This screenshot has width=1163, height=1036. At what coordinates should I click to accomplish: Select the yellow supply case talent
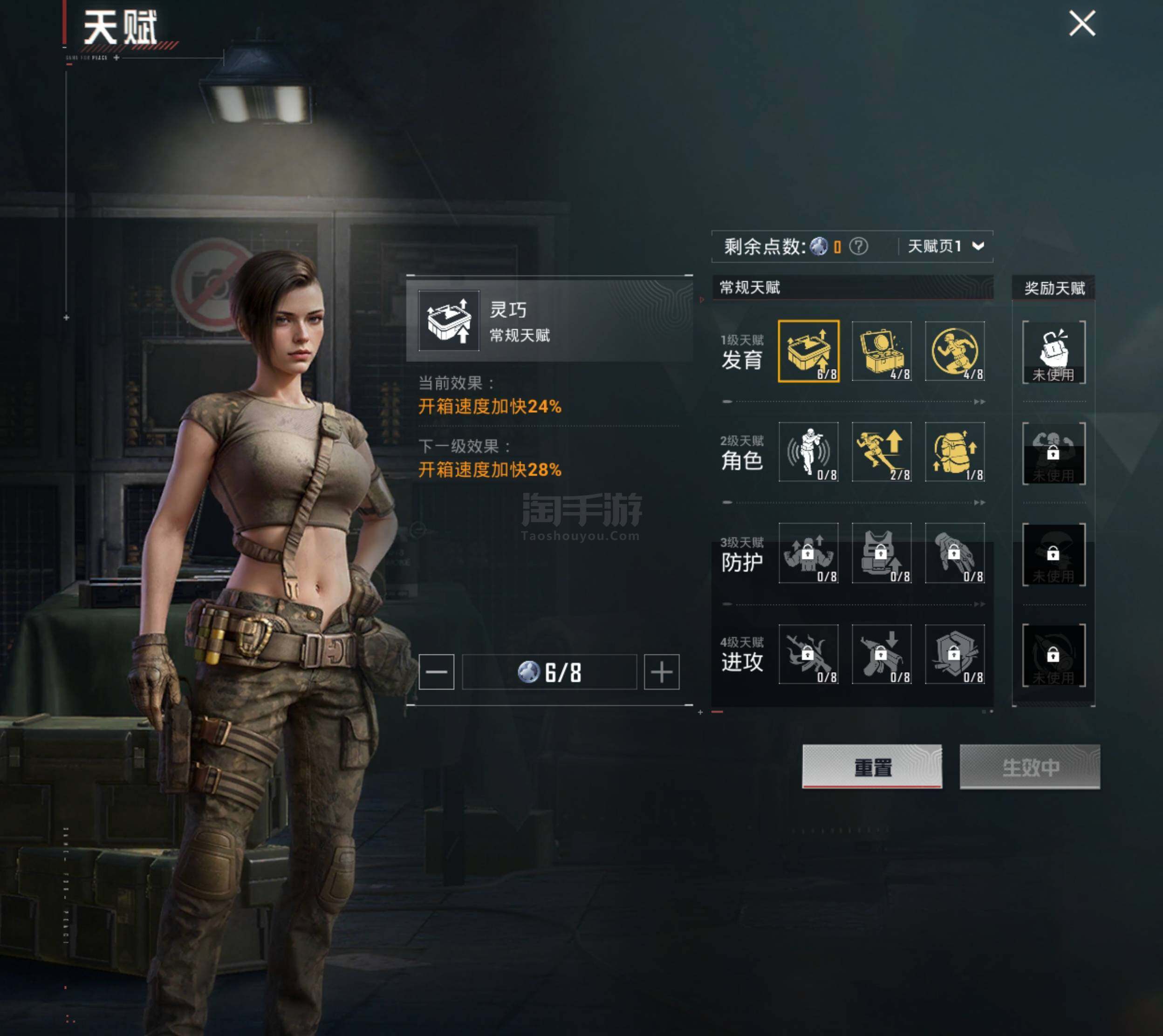click(x=881, y=351)
